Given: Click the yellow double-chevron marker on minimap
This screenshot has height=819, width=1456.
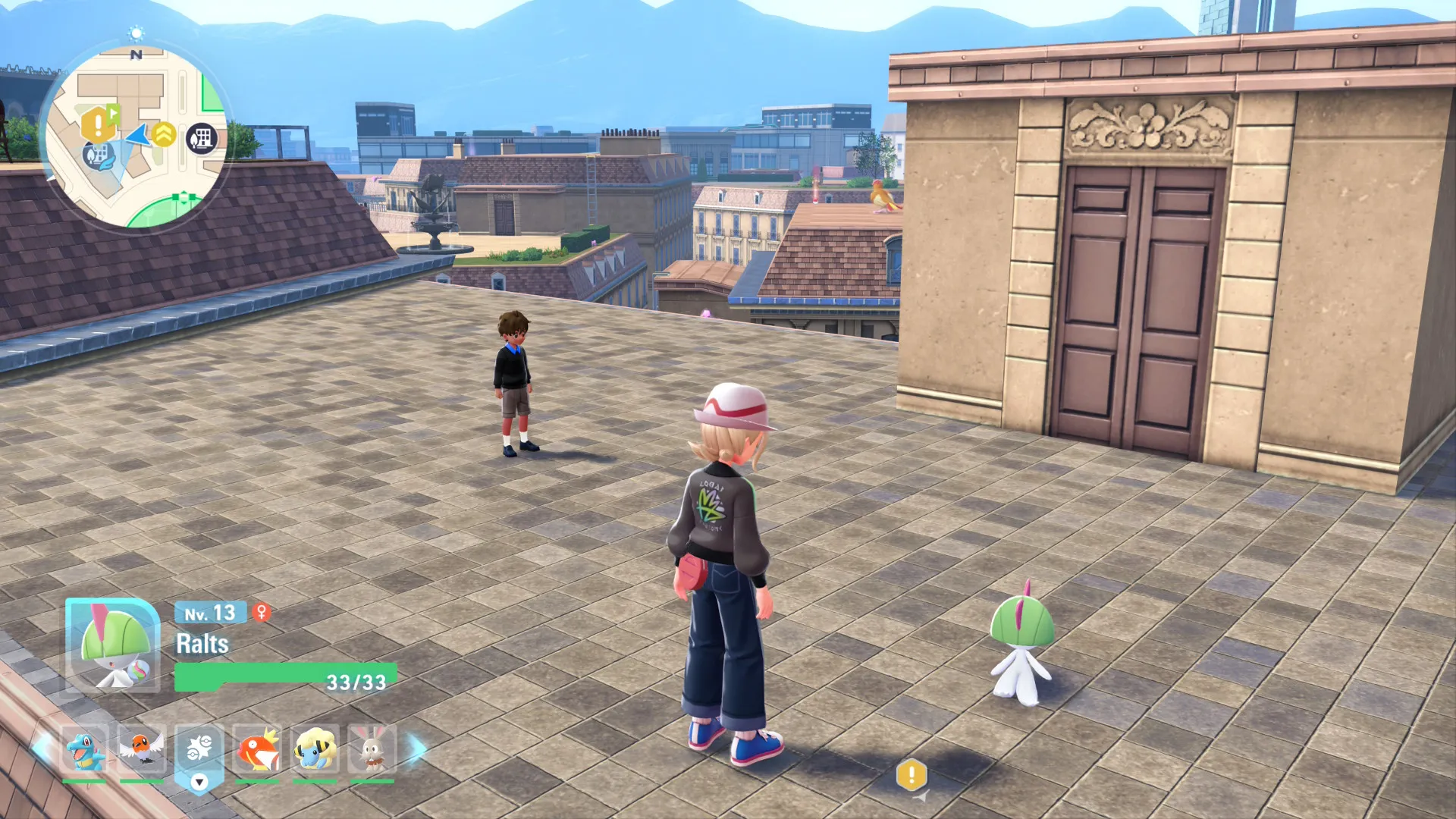Looking at the screenshot, I should tap(164, 134).
